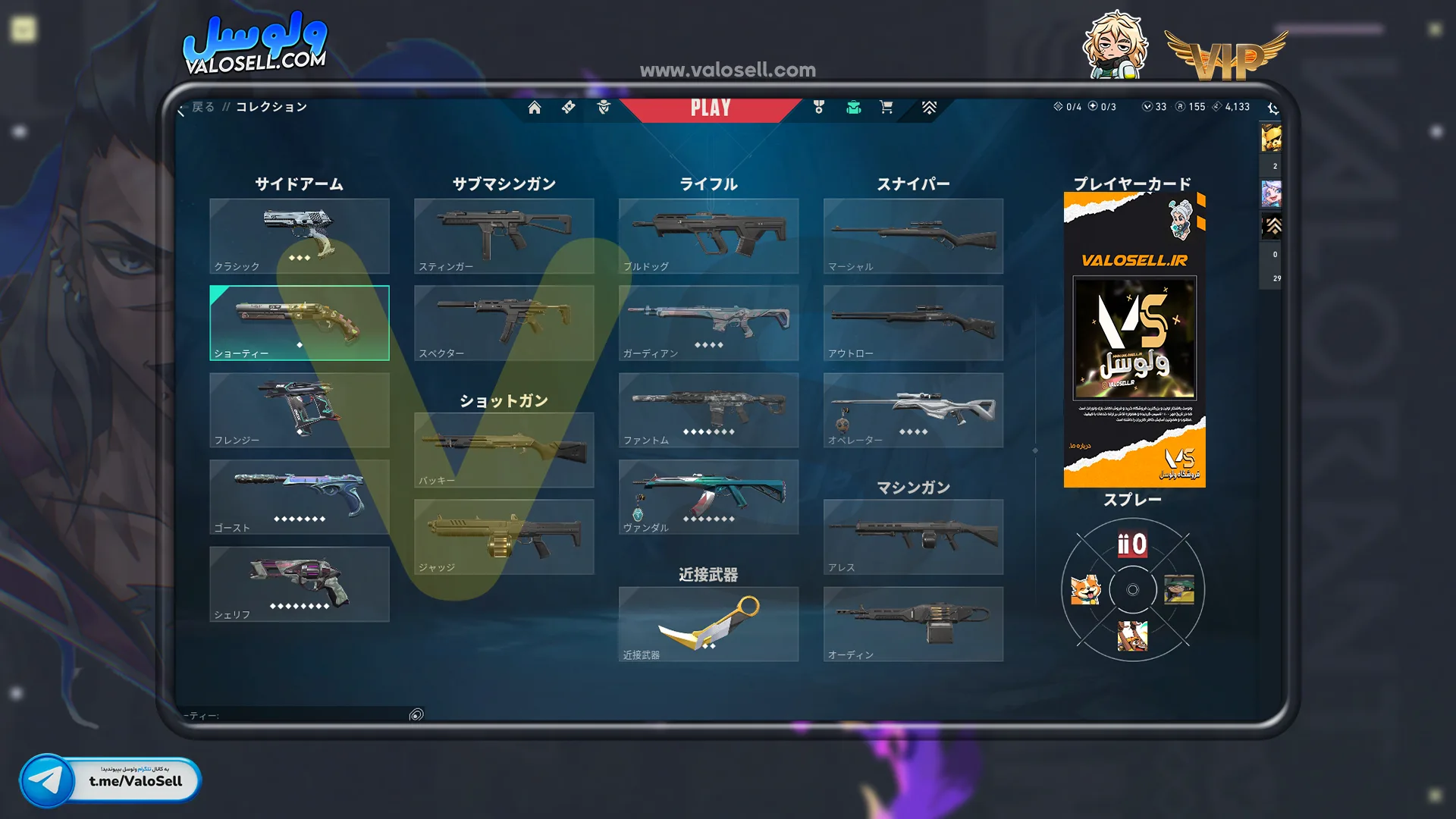Open the Guardian rifle slot
The width and height of the screenshot is (1456, 819).
point(708,323)
